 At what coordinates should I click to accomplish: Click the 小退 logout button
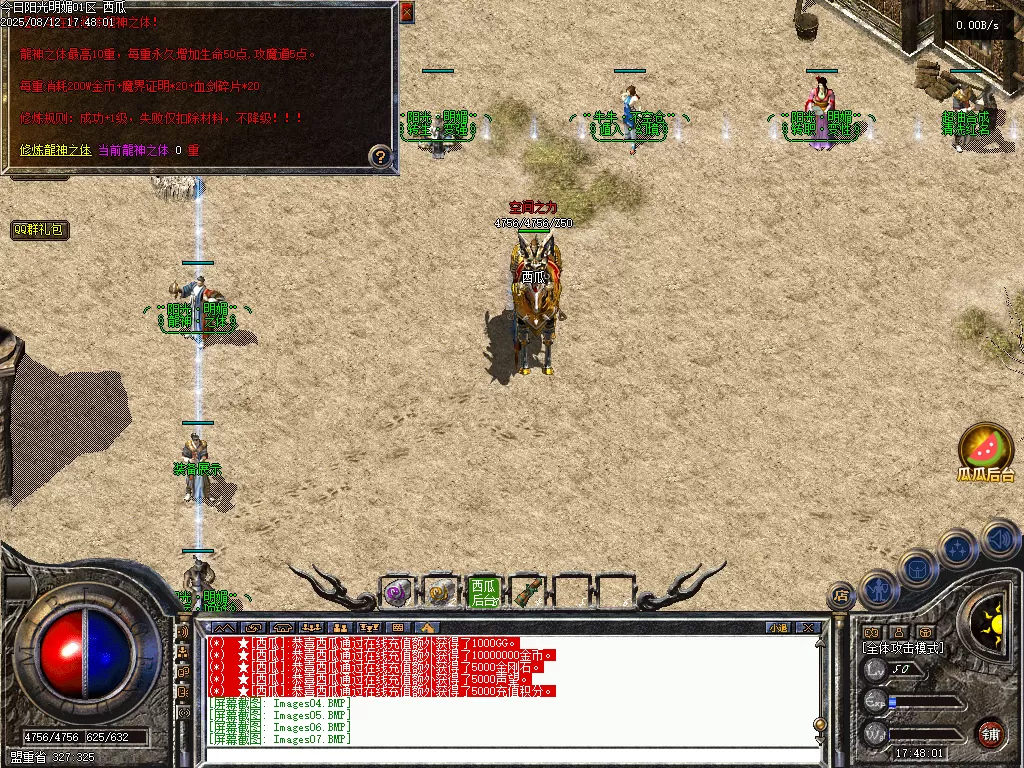click(778, 628)
